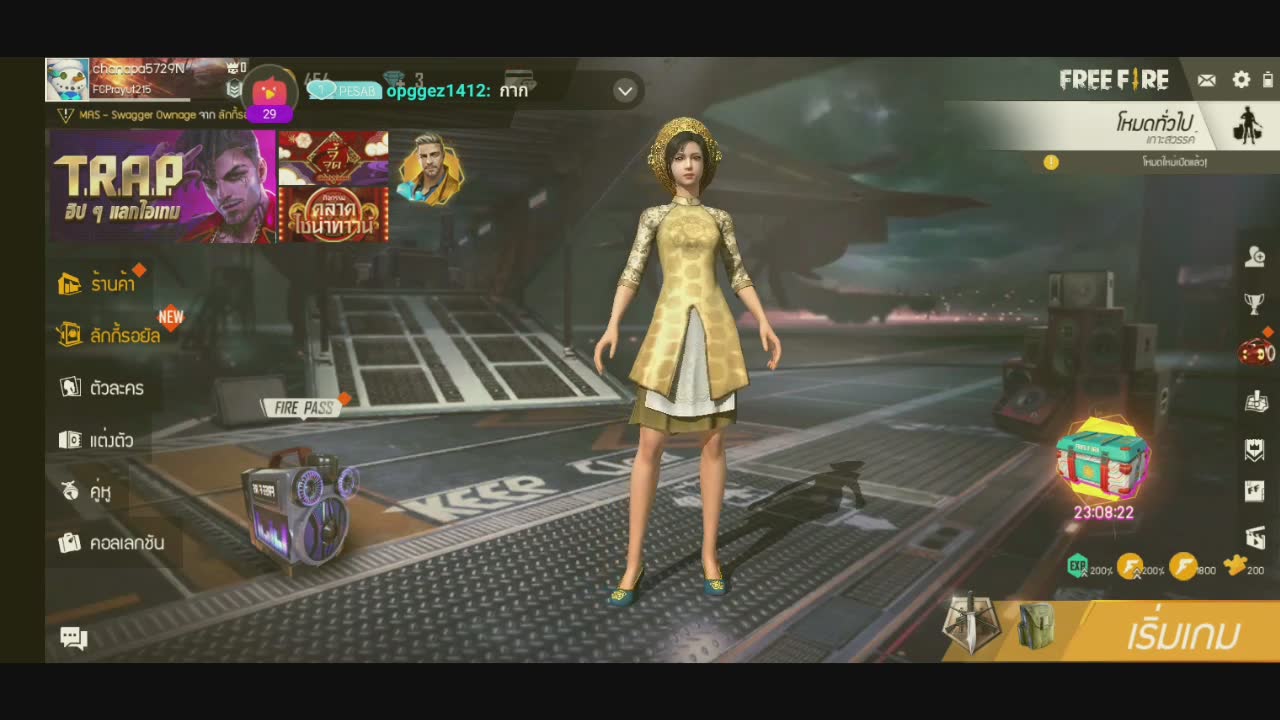Viewport: 1280px width, 720px height.
Task: Open the chat bubble icon
Action: click(x=74, y=638)
